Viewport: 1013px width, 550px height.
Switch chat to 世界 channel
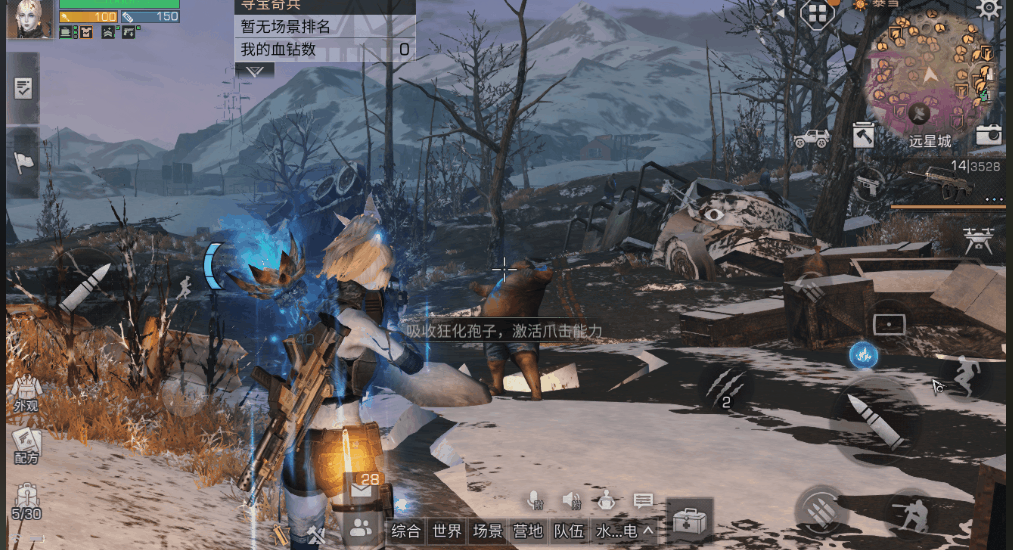(x=447, y=531)
